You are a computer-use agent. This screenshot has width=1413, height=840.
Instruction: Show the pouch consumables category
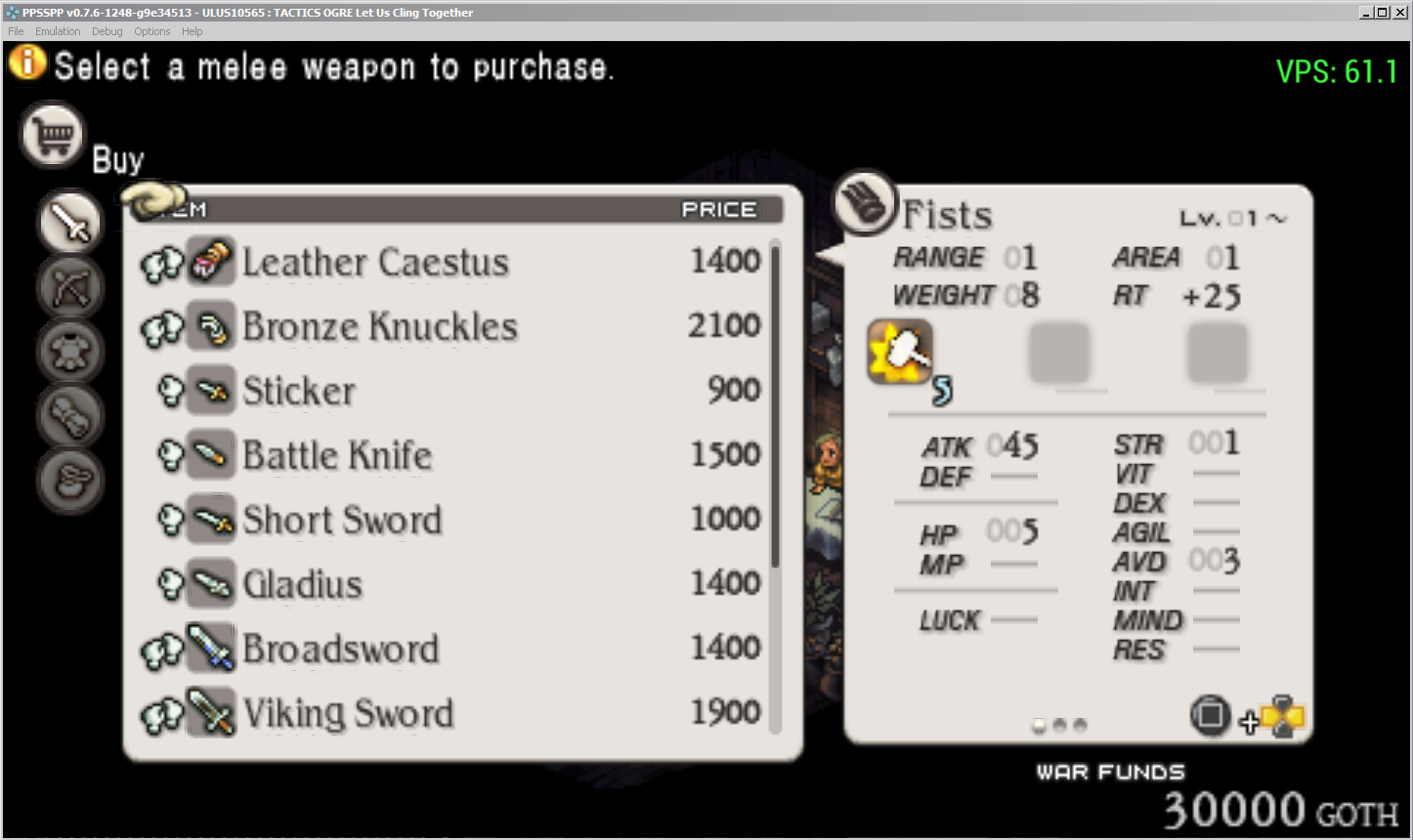pos(70,480)
